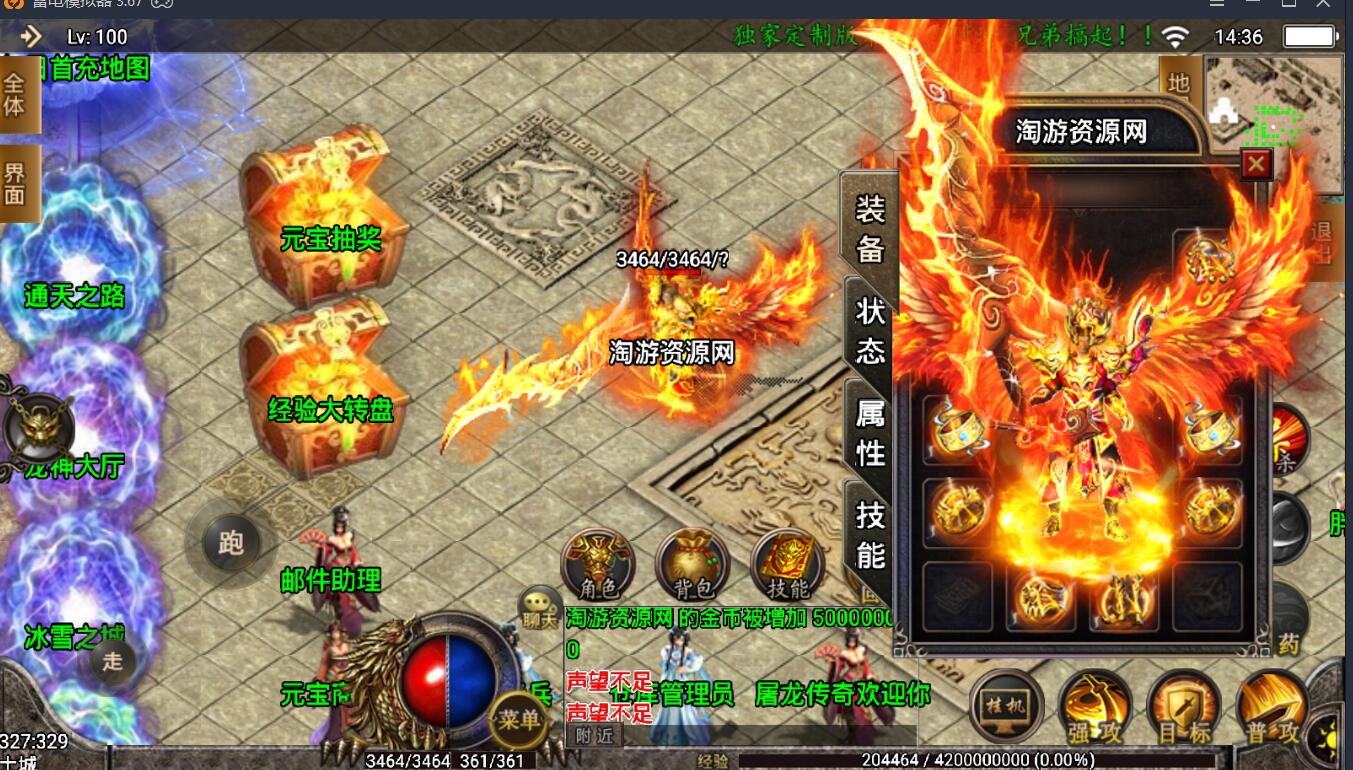Viewport: 1353px width, 770px height.
Task: Open the 状态 status tab
Action: click(x=870, y=329)
